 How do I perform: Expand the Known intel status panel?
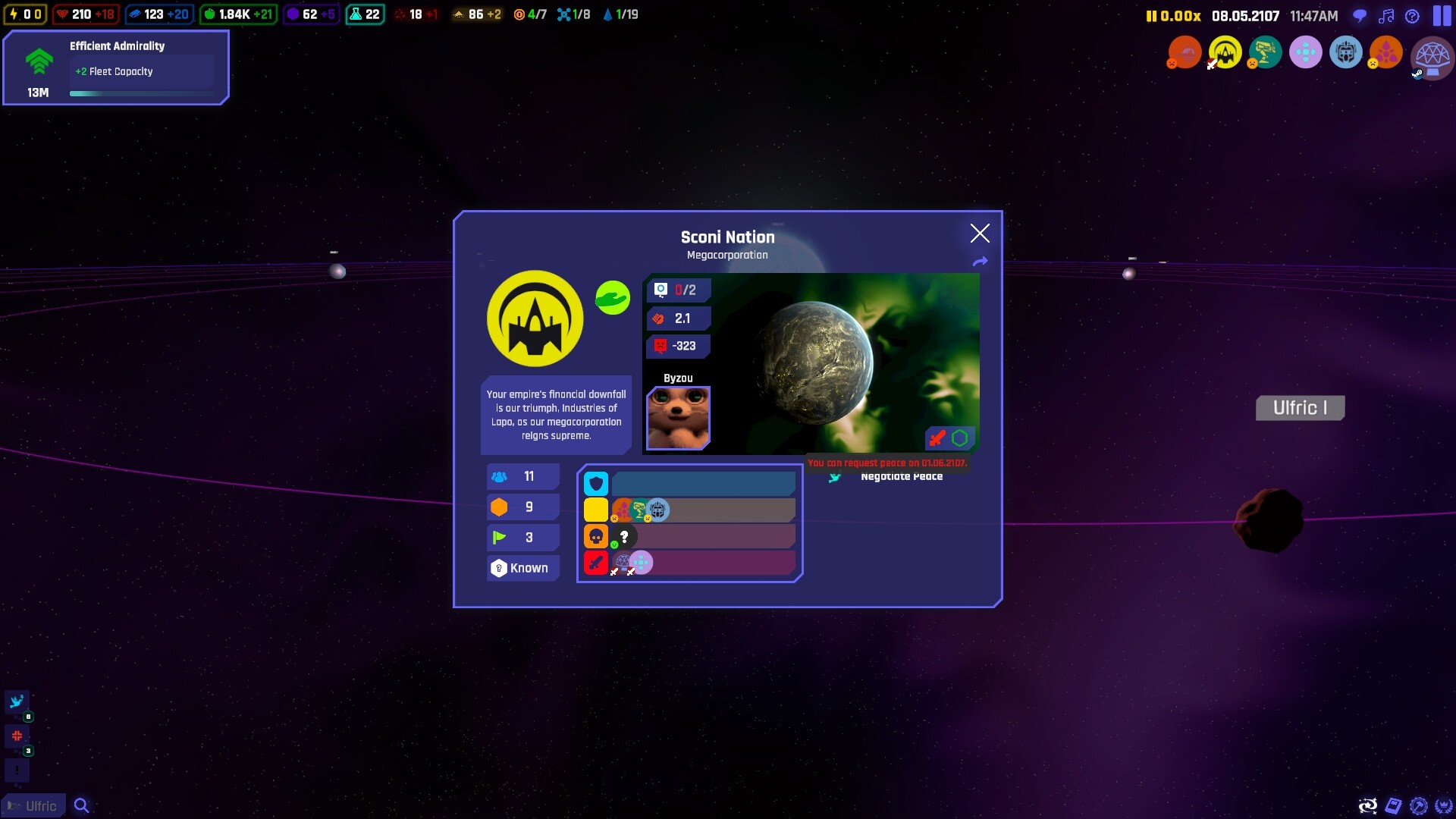pyautogui.click(x=522, y=568)
